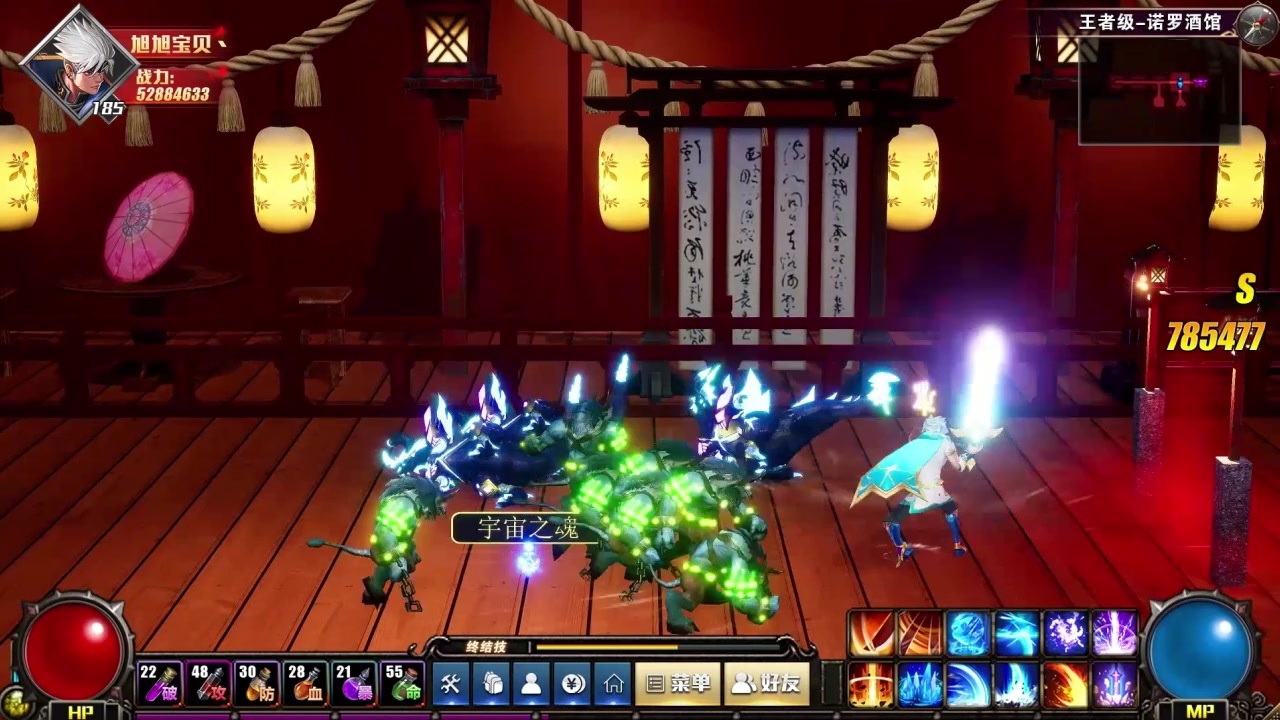Open the 好友 friends list
1280x720 pixels.
pos(767,684)
